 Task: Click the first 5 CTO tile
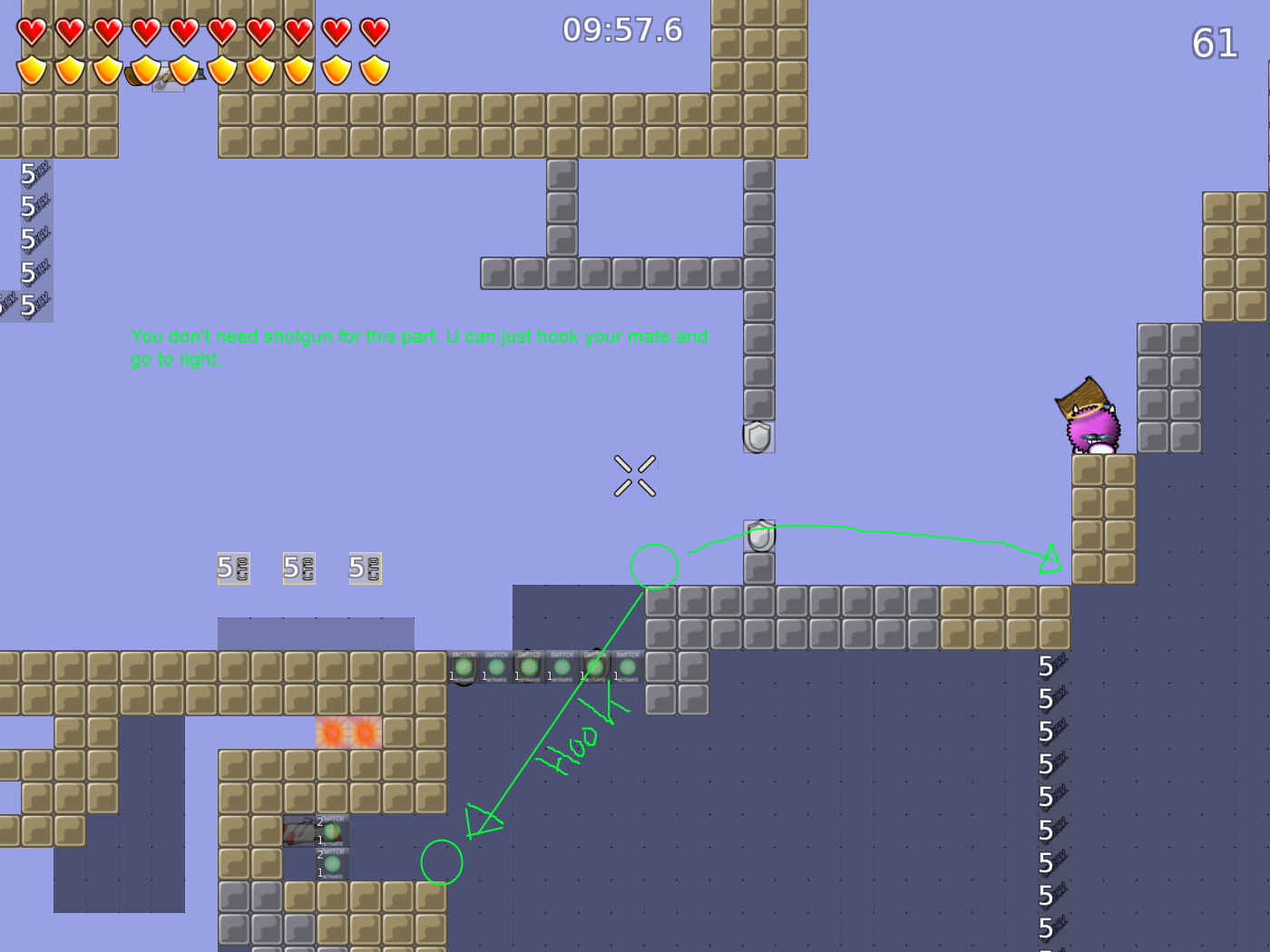(x=233, y=568)
